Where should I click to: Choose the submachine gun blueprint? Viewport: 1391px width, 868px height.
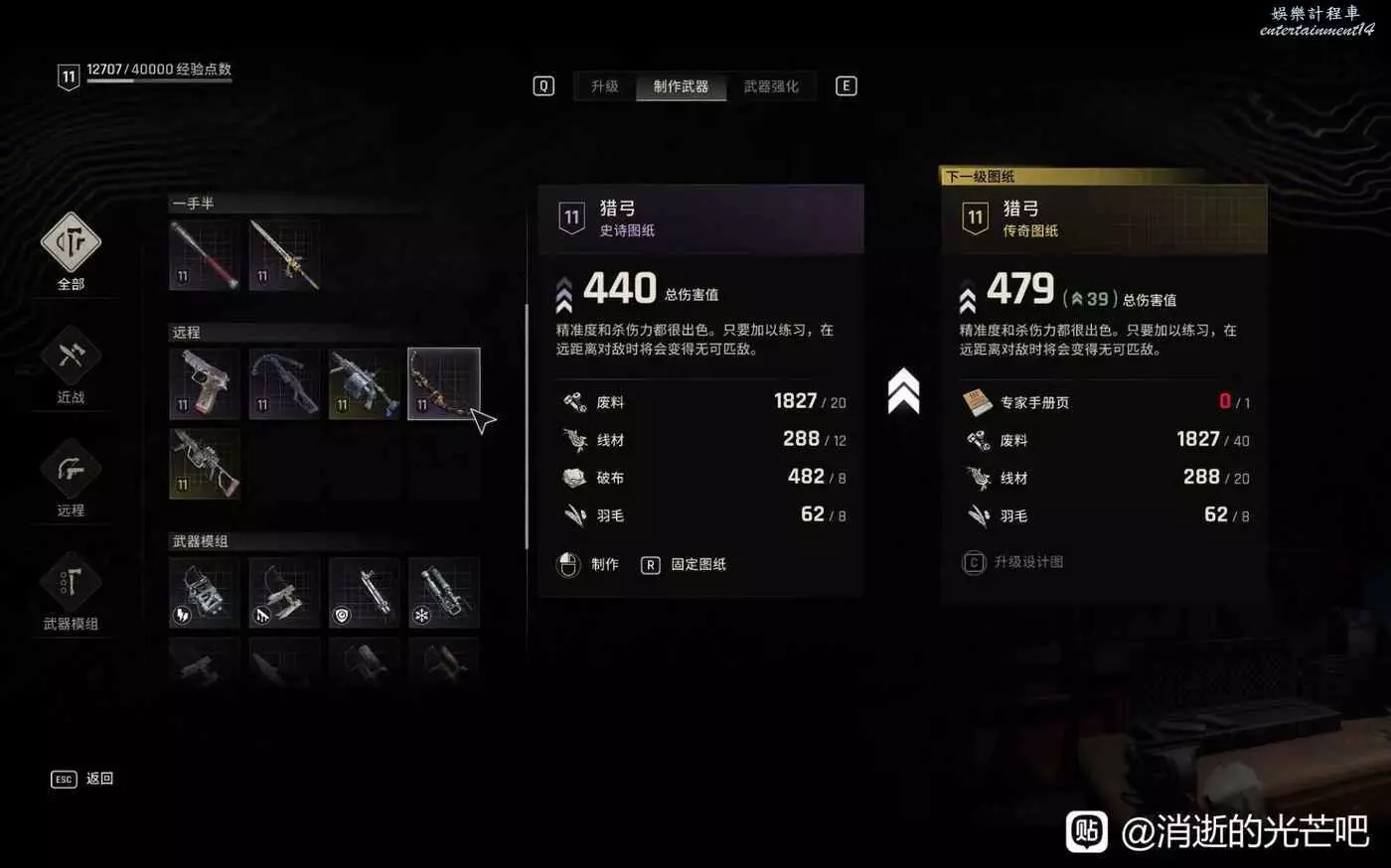[x=205, y=463]
